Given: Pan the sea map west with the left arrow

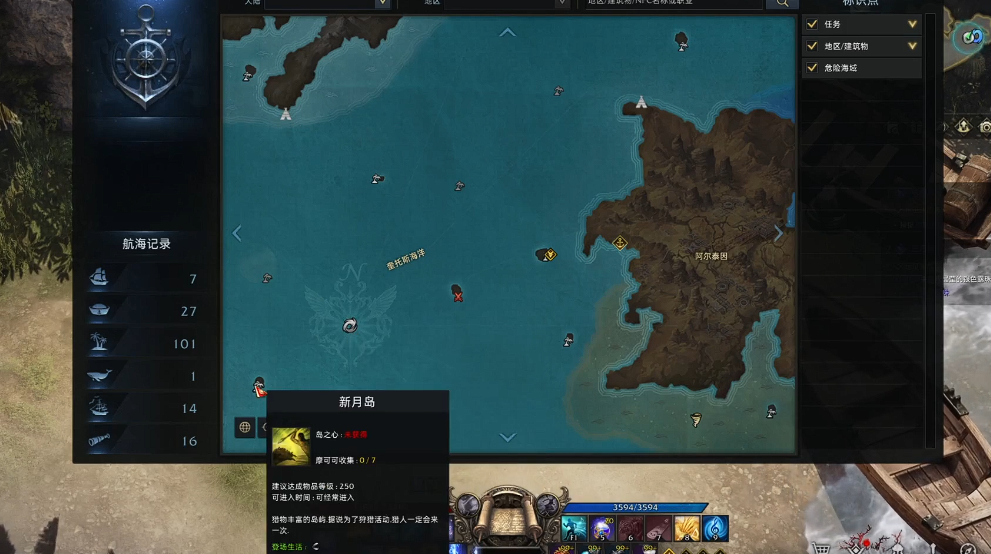Looking at the screenshot, I should [237, 233].
